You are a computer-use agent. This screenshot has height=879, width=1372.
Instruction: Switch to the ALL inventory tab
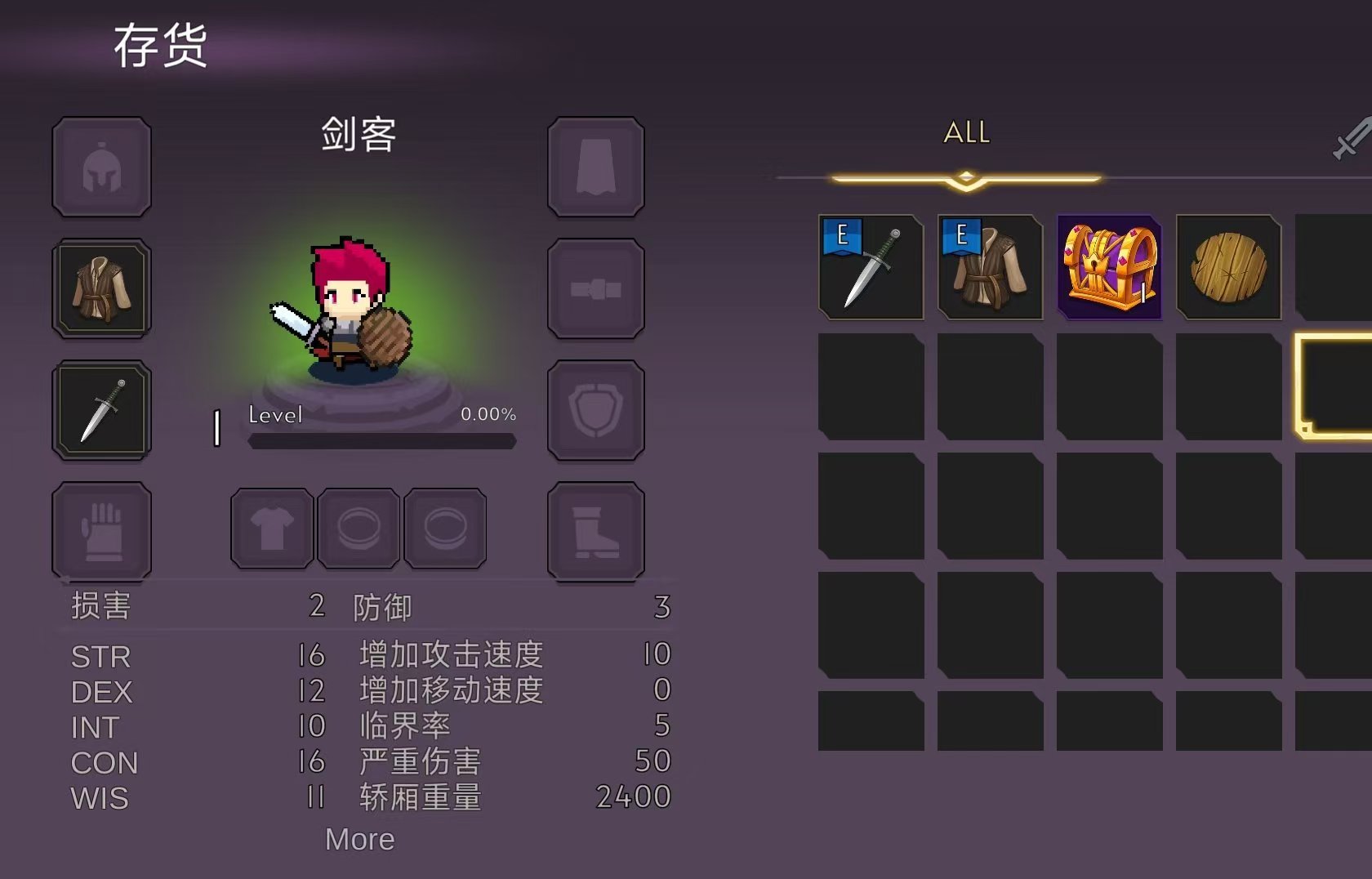[967, 132]
